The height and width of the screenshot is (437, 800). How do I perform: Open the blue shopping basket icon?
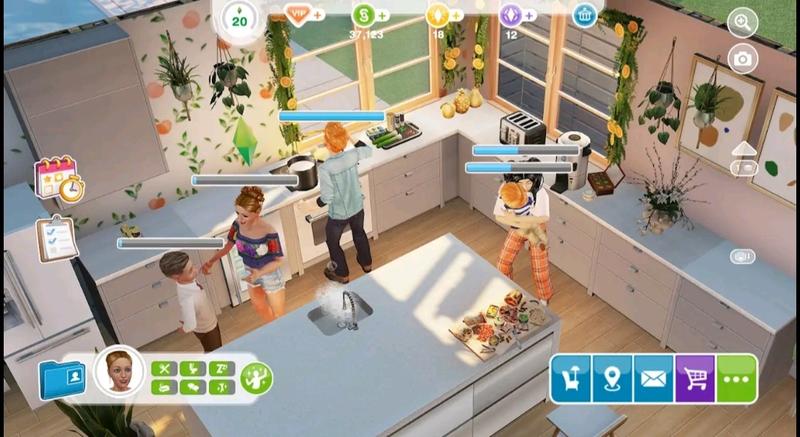pyautogui.click(x=586, y=14)
